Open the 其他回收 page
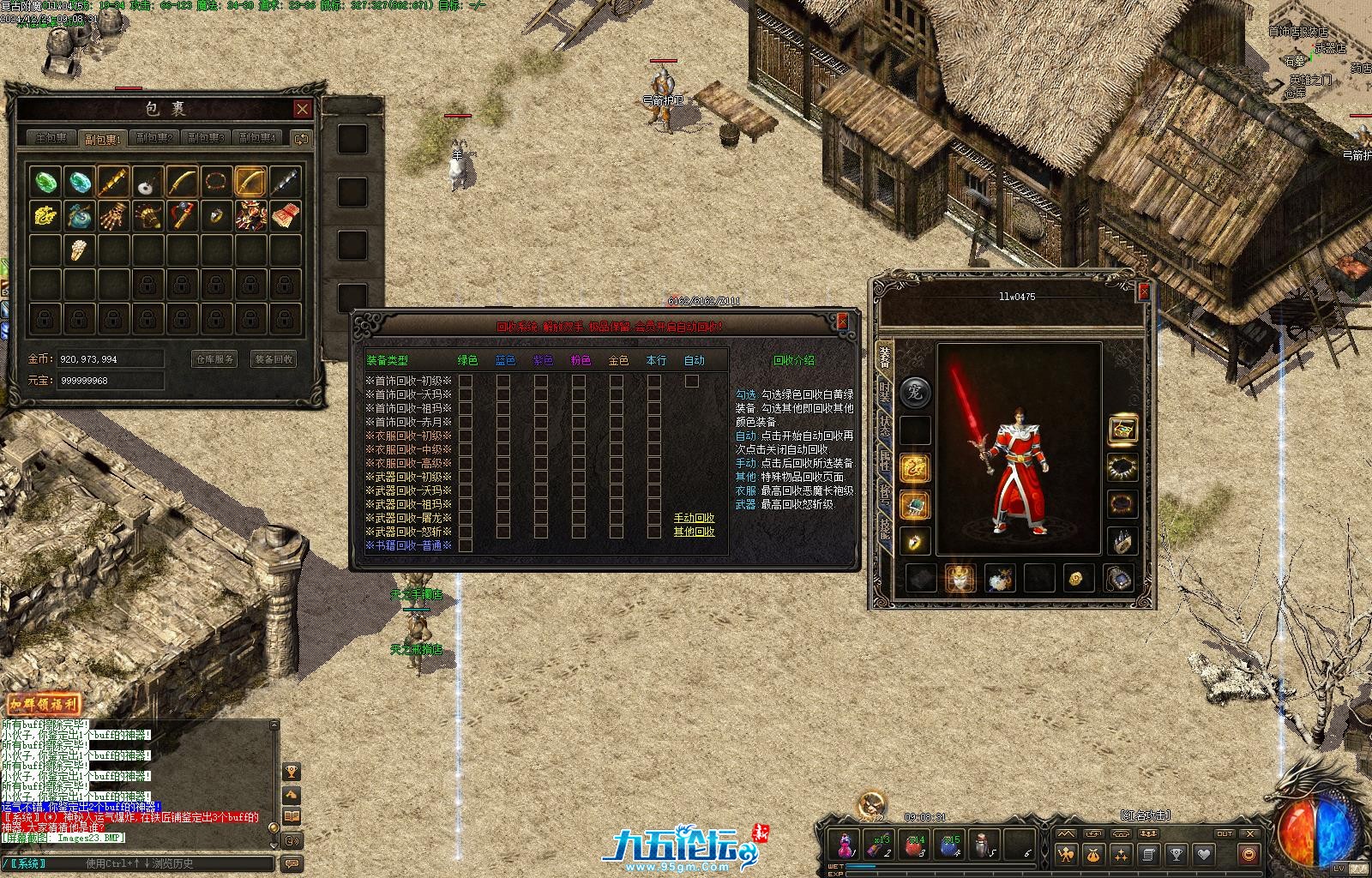1372x878 pixels. coord(694,532)
